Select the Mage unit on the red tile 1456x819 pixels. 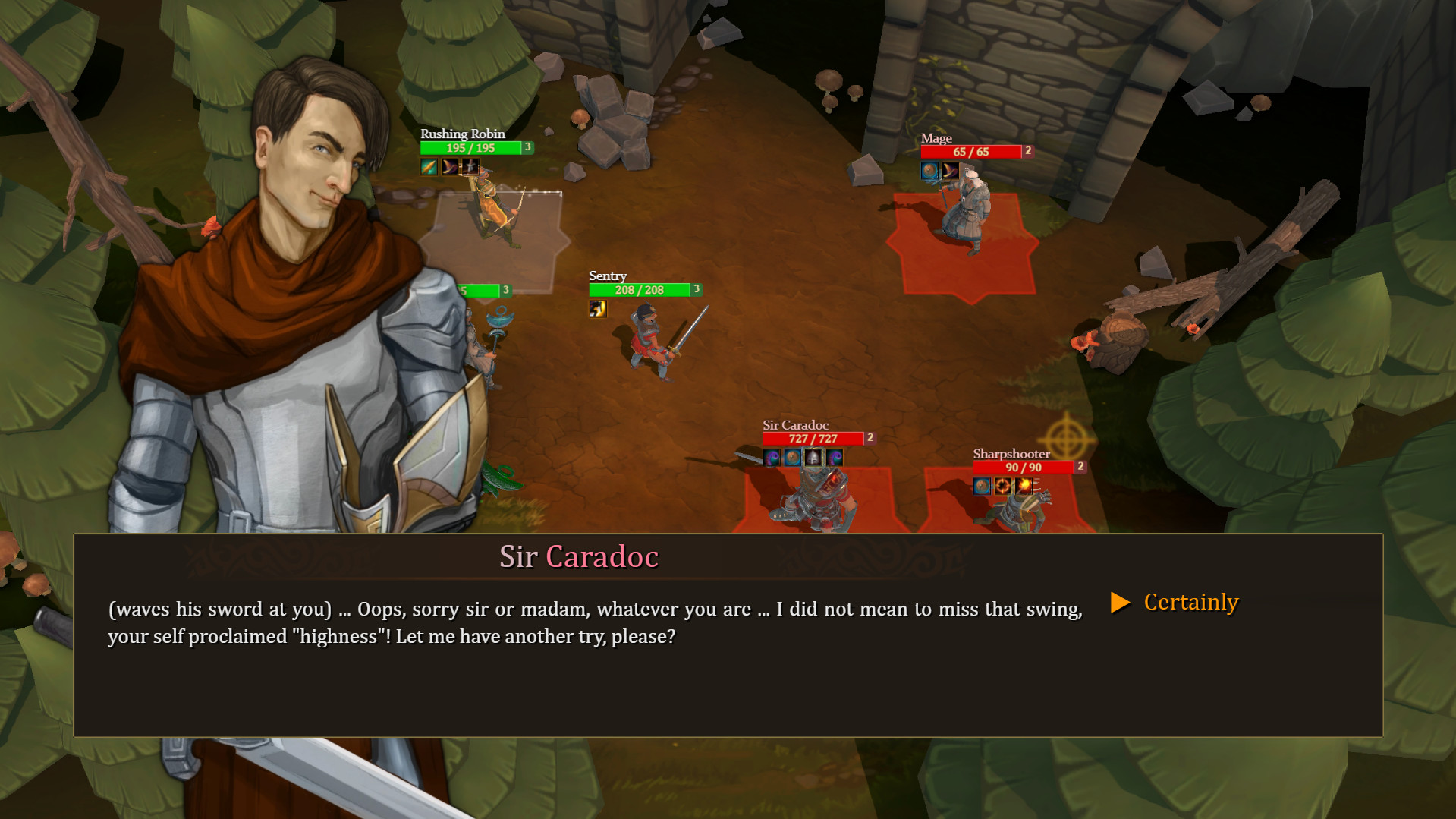[x=965, y=213]
